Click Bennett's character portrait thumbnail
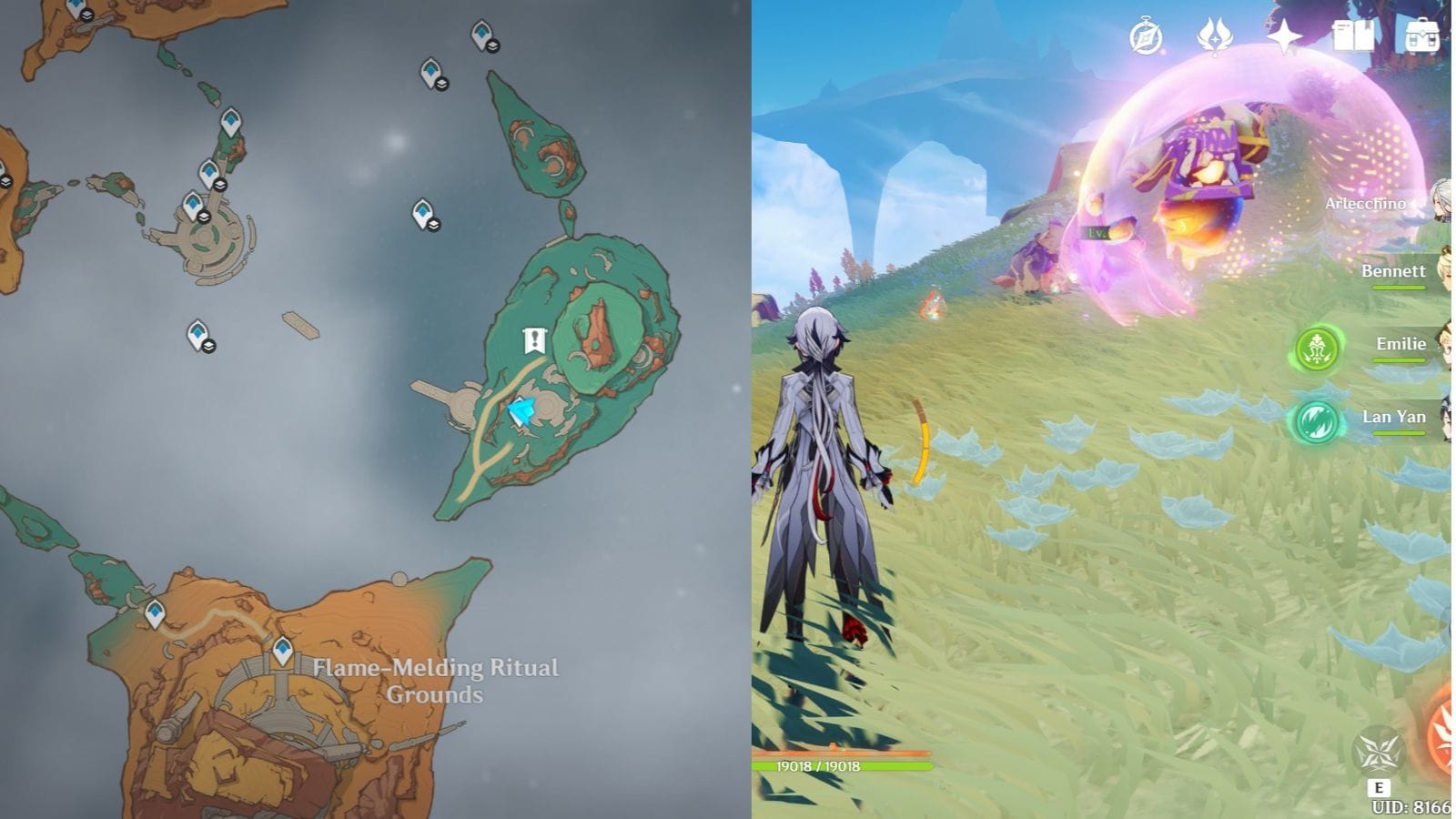This screenshot has width=1456, height=819. click(x=1446, y=273)
